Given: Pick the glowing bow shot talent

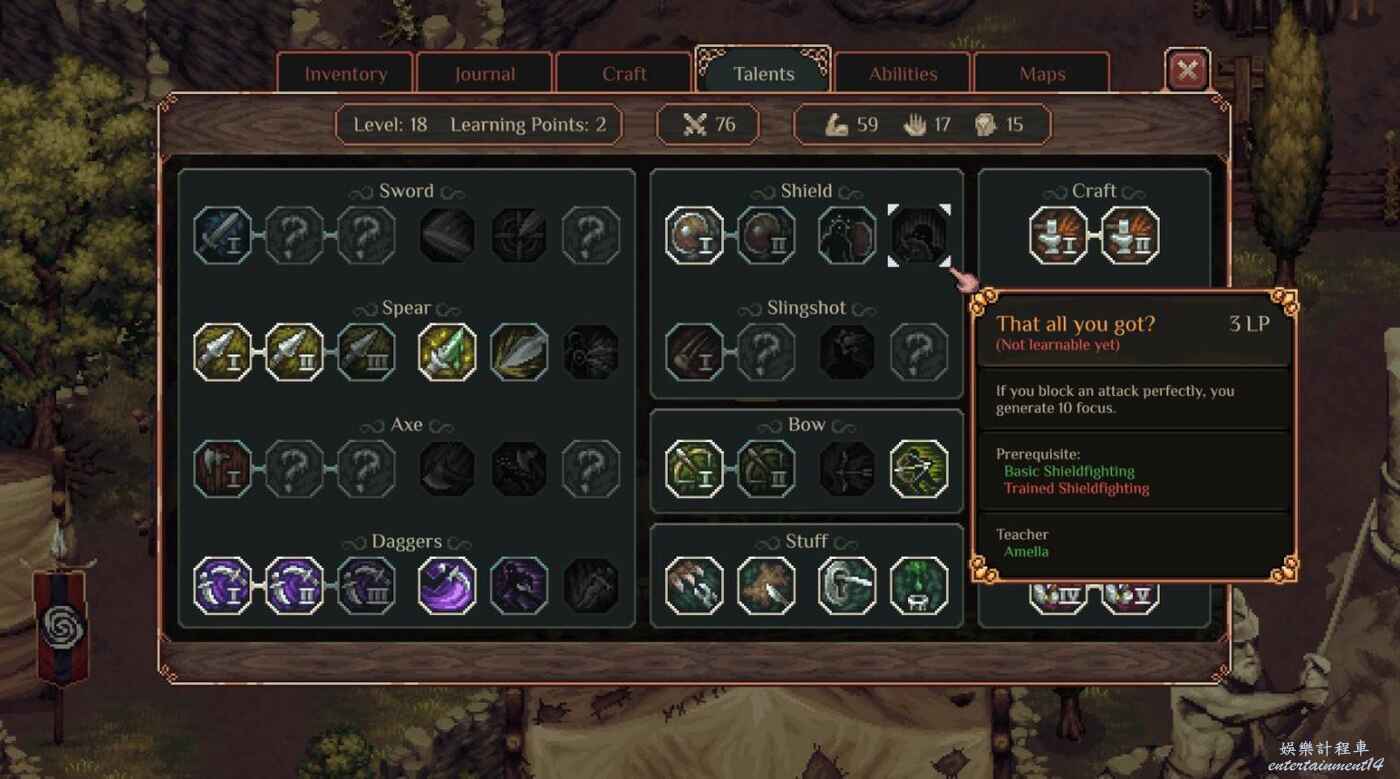Looking at the screenshot, I should point(919,469).
